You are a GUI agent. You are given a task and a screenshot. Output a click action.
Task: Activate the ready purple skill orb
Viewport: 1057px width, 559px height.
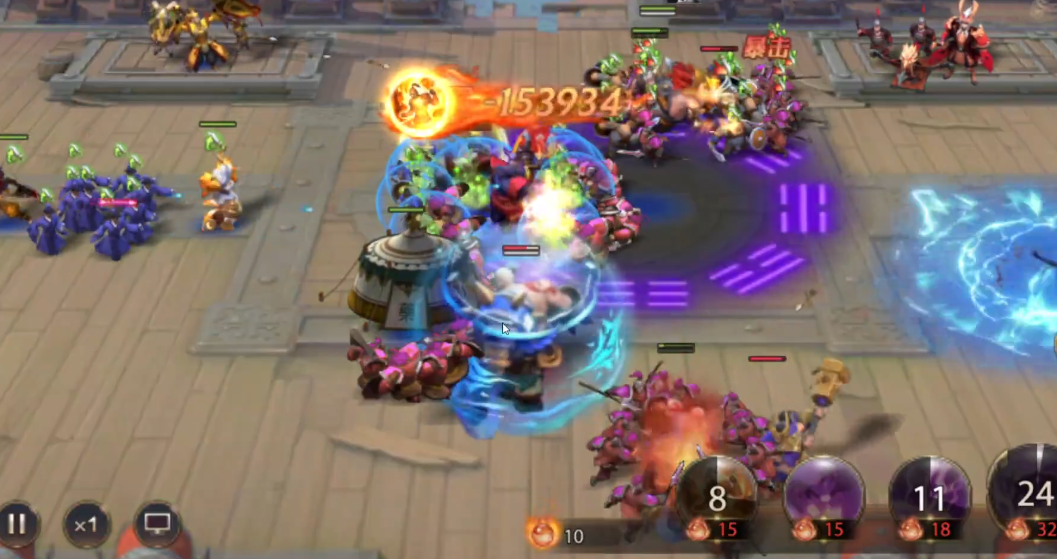click(x=823, y=492)
